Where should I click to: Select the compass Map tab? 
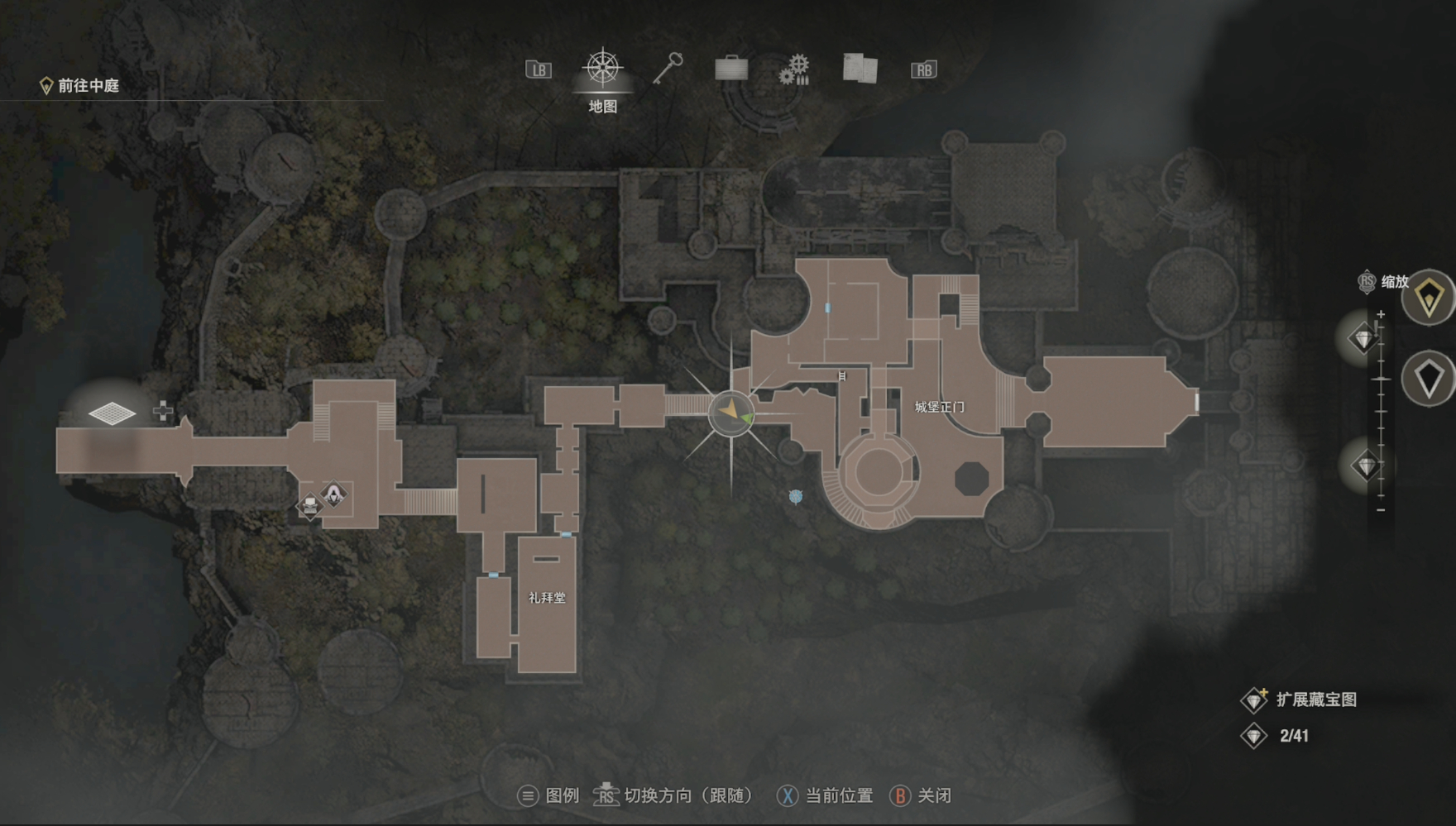603,69
